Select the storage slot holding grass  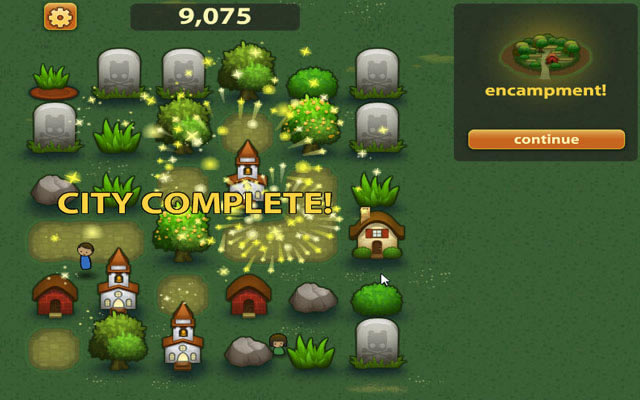pos(53,80)
